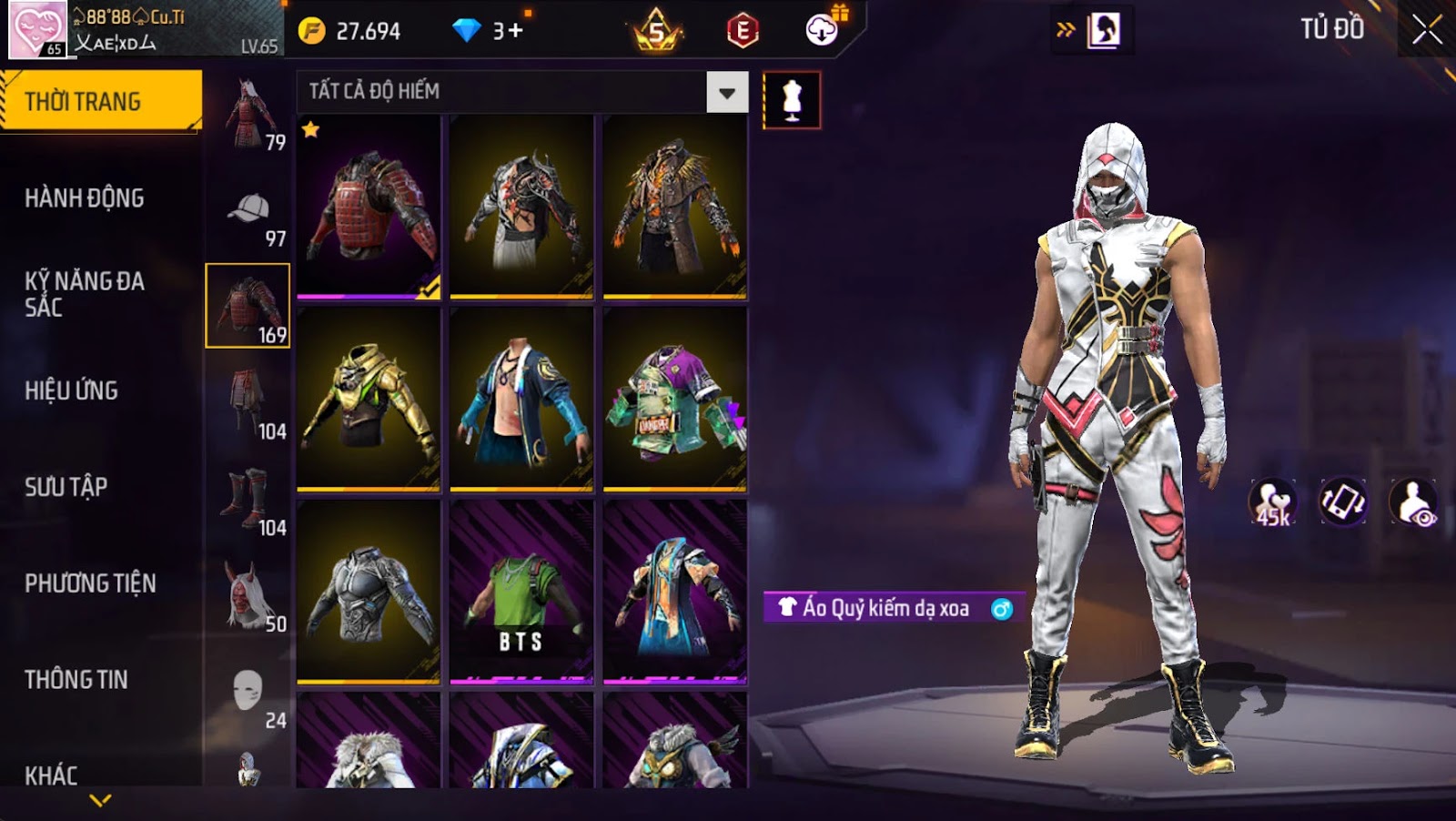Open the Phương Tiện tab

pyautogui.click(x=90, y=583)
